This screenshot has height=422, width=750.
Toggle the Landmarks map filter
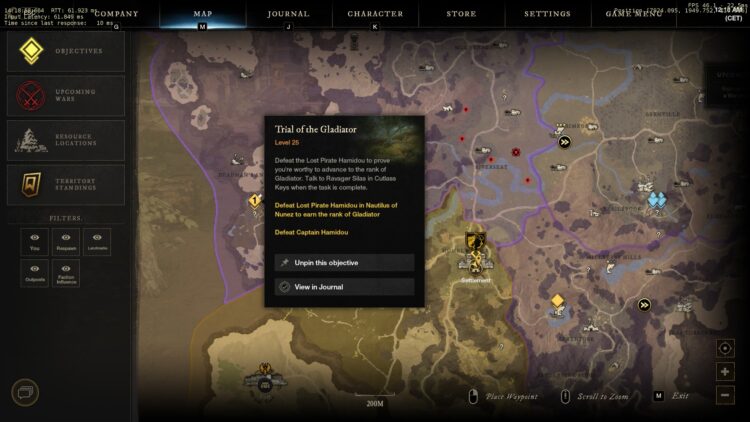[97, 243]
